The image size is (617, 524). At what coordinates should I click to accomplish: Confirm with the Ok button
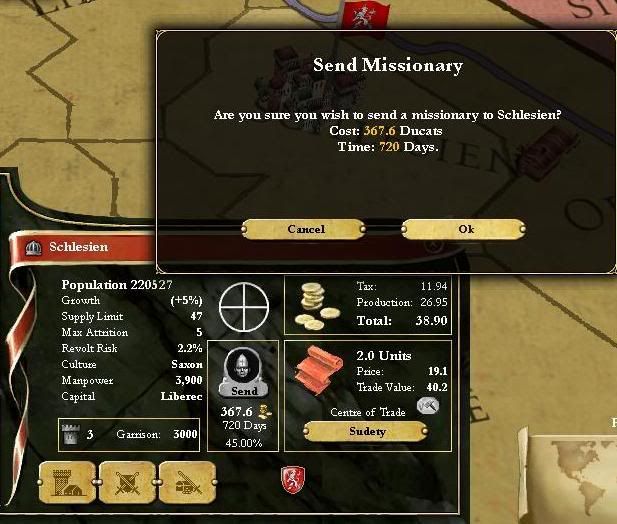(465, 229)
